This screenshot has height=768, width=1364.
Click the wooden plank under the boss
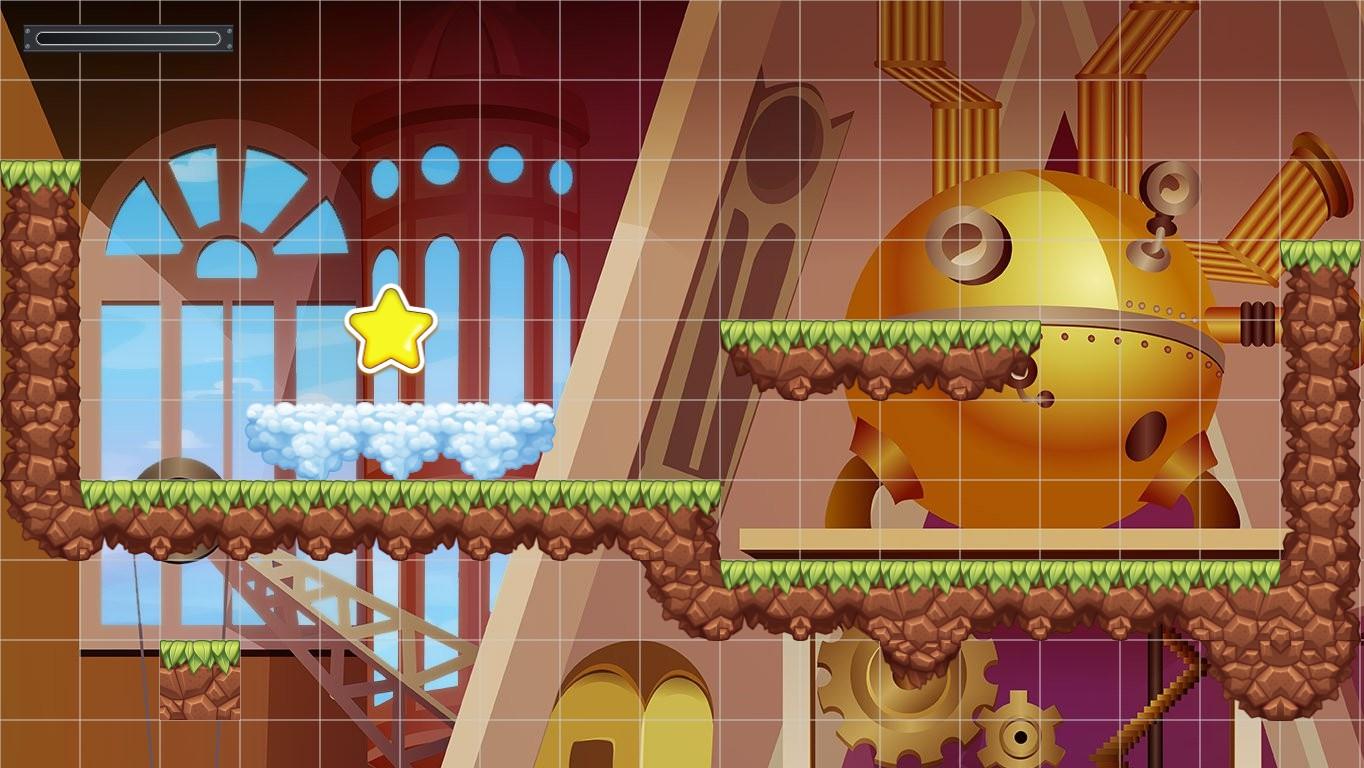[x=1000, y=535]
